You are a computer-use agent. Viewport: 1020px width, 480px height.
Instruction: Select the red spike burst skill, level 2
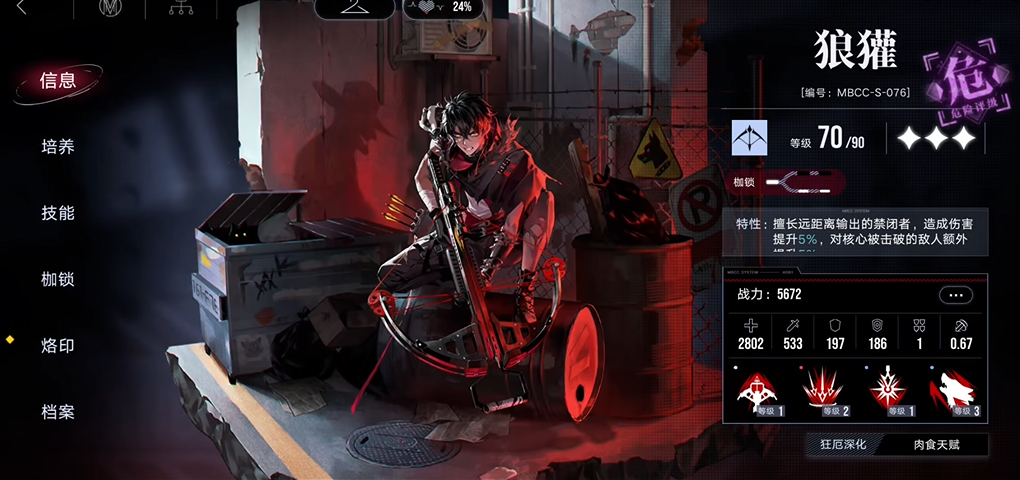point(825,391)
